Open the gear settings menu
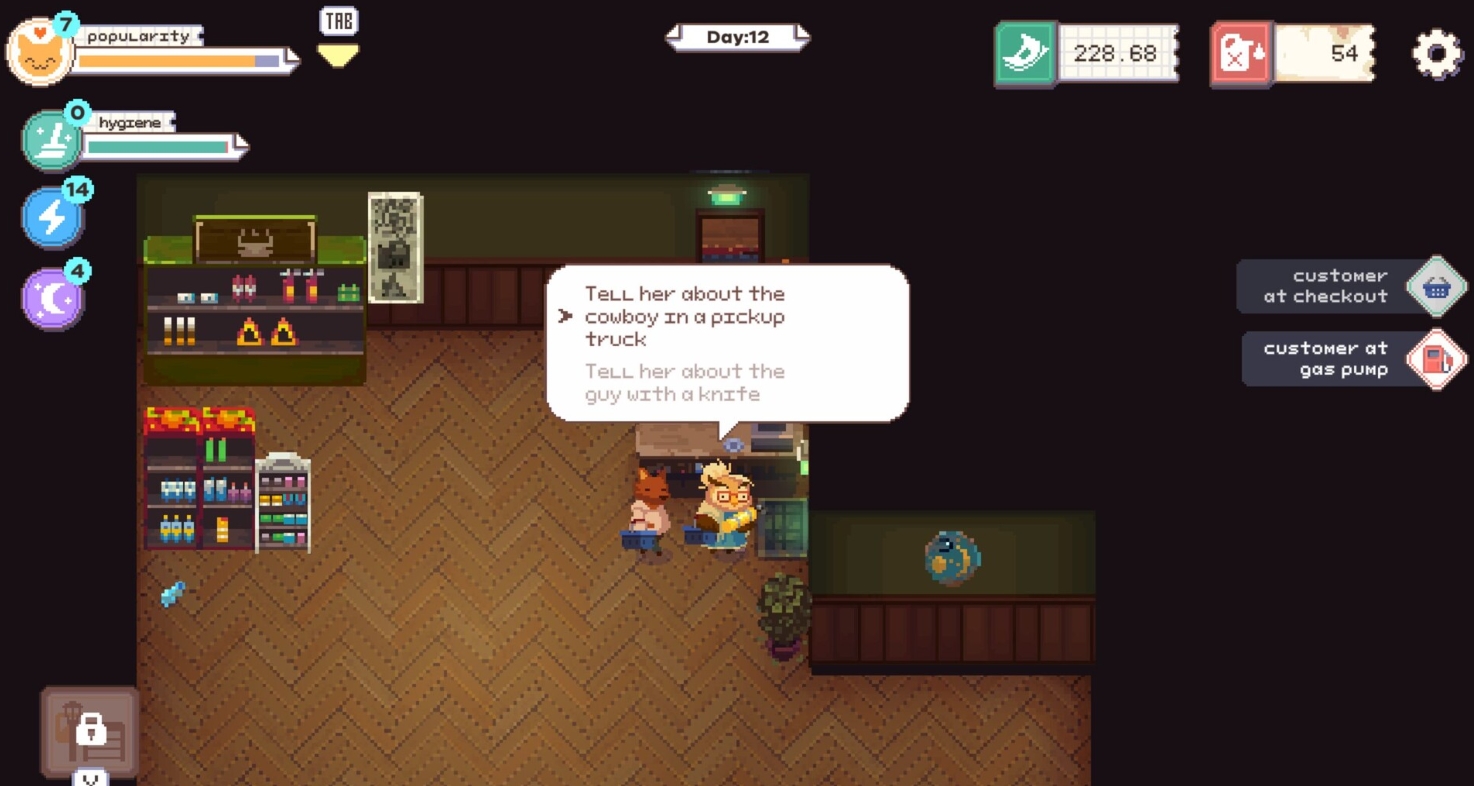This screenshot has width=1474, height=786. (1437, 53)
